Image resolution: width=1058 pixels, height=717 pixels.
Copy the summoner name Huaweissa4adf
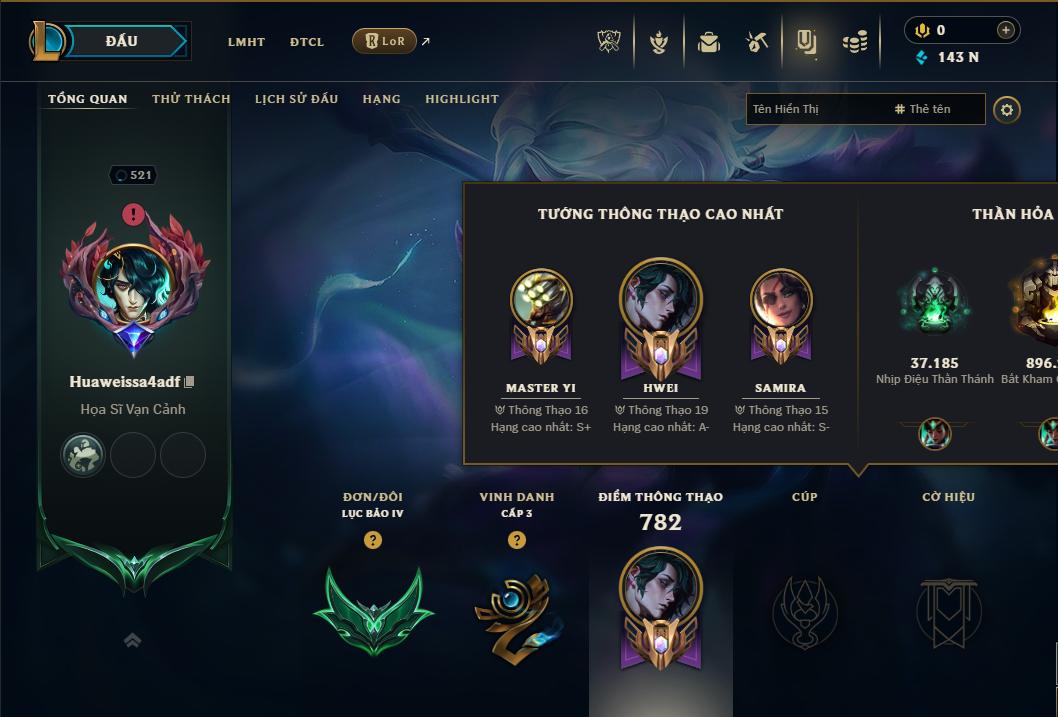click(x=189, y=382)
